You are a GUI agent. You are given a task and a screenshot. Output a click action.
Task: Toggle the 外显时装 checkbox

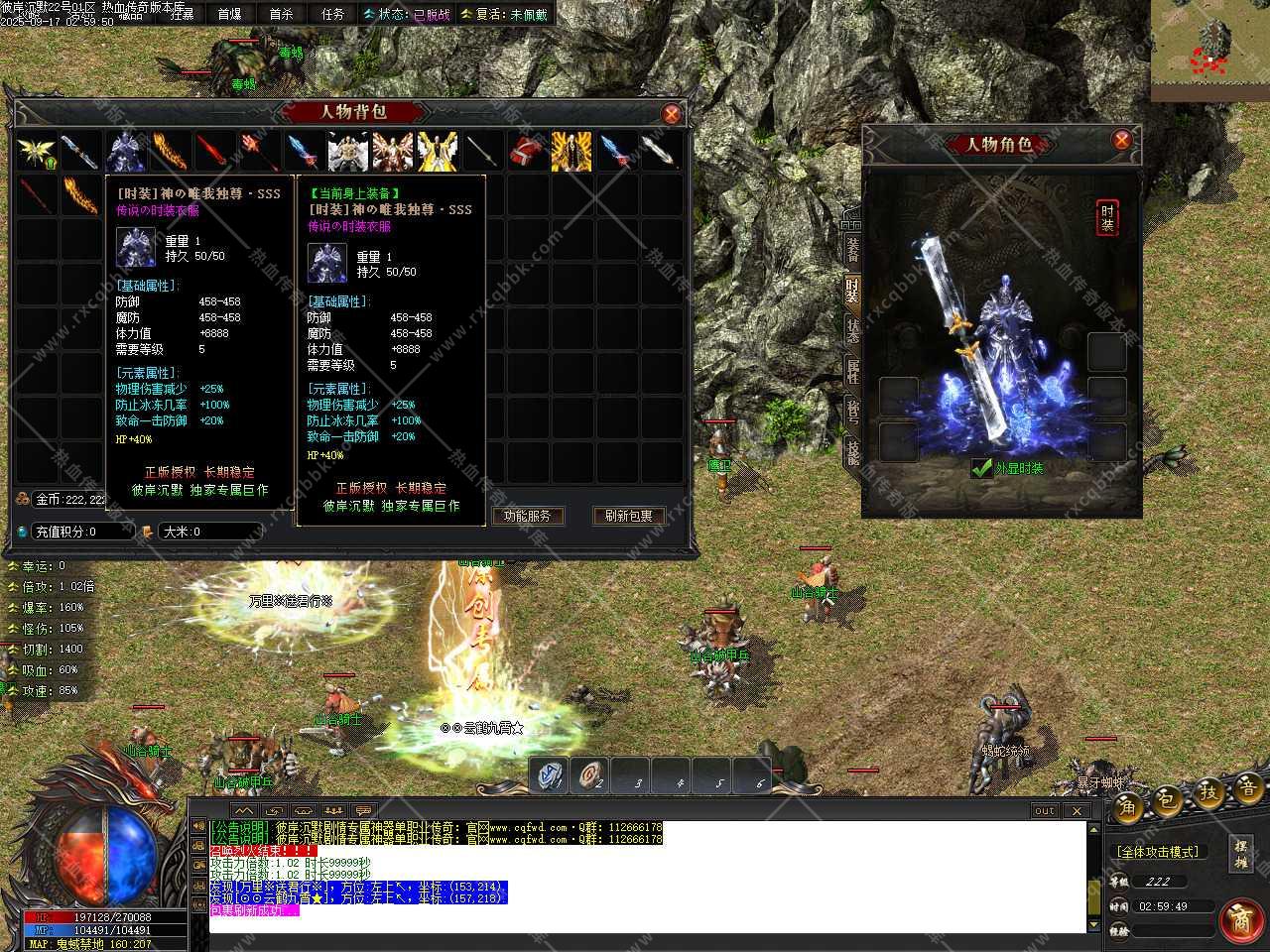click(x=982, y=468)
